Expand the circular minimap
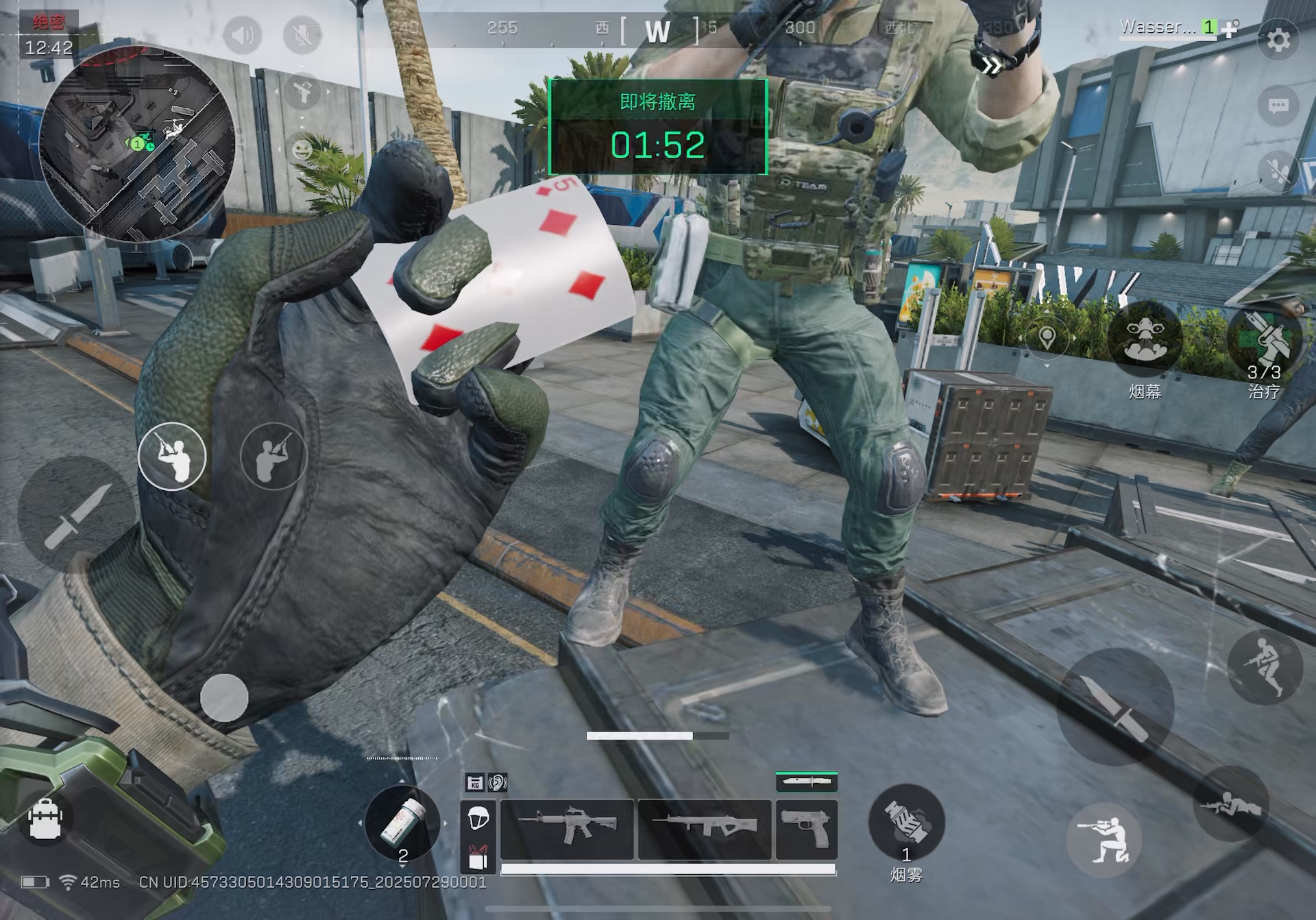Viewport: 1316px width, 920px height. [x=137, y=143]
